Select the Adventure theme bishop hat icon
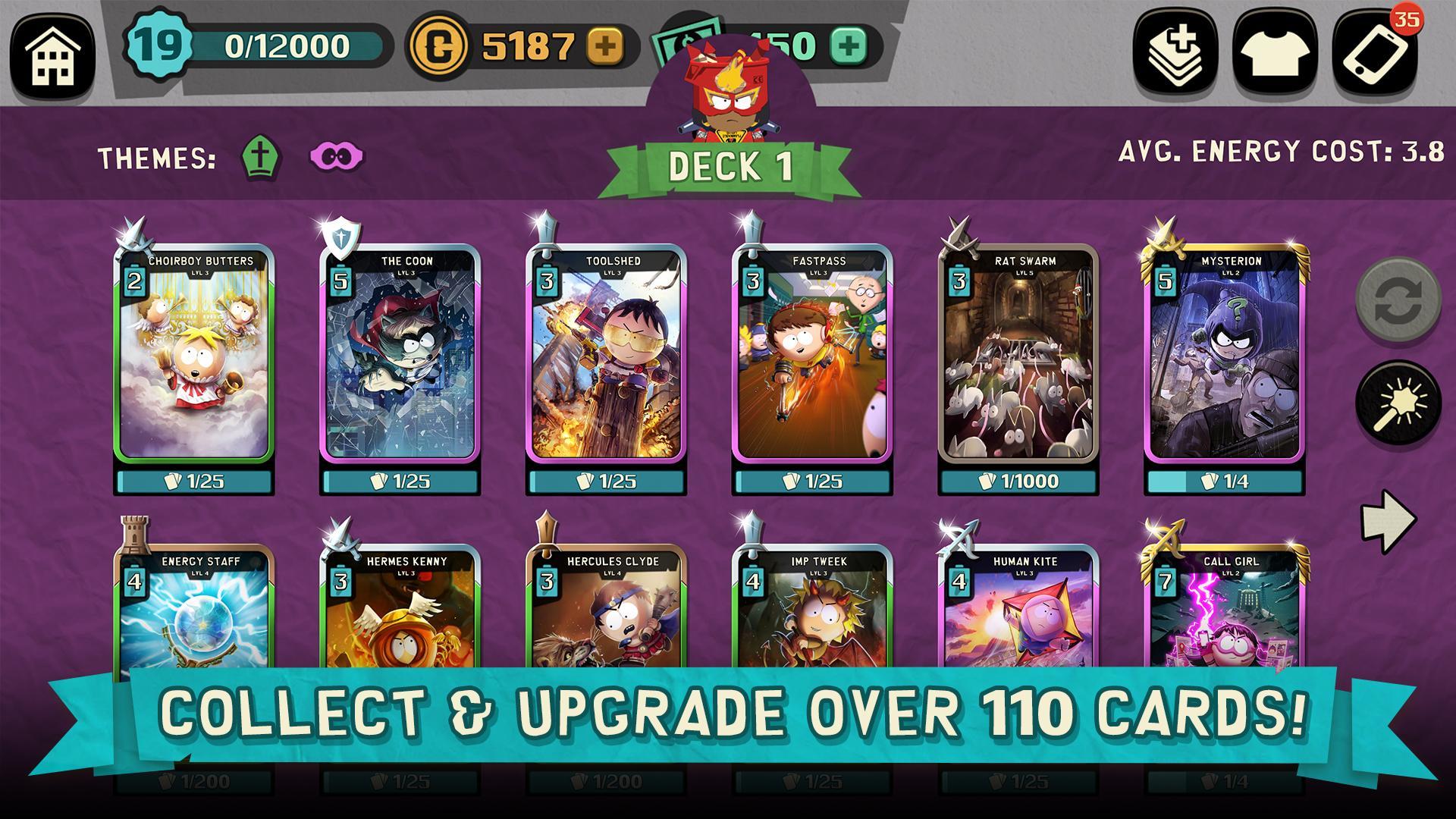Image resolution: width=1456 pixels, height=819 pixels. [x=262, y=155]
